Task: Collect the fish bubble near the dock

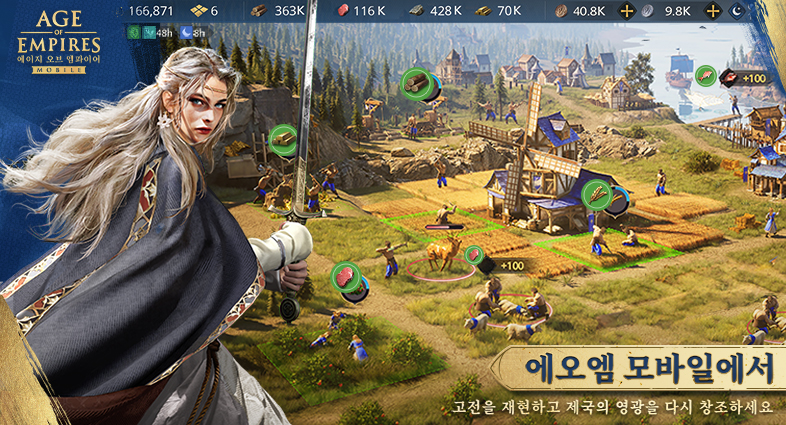Action: tap(706, 77)
